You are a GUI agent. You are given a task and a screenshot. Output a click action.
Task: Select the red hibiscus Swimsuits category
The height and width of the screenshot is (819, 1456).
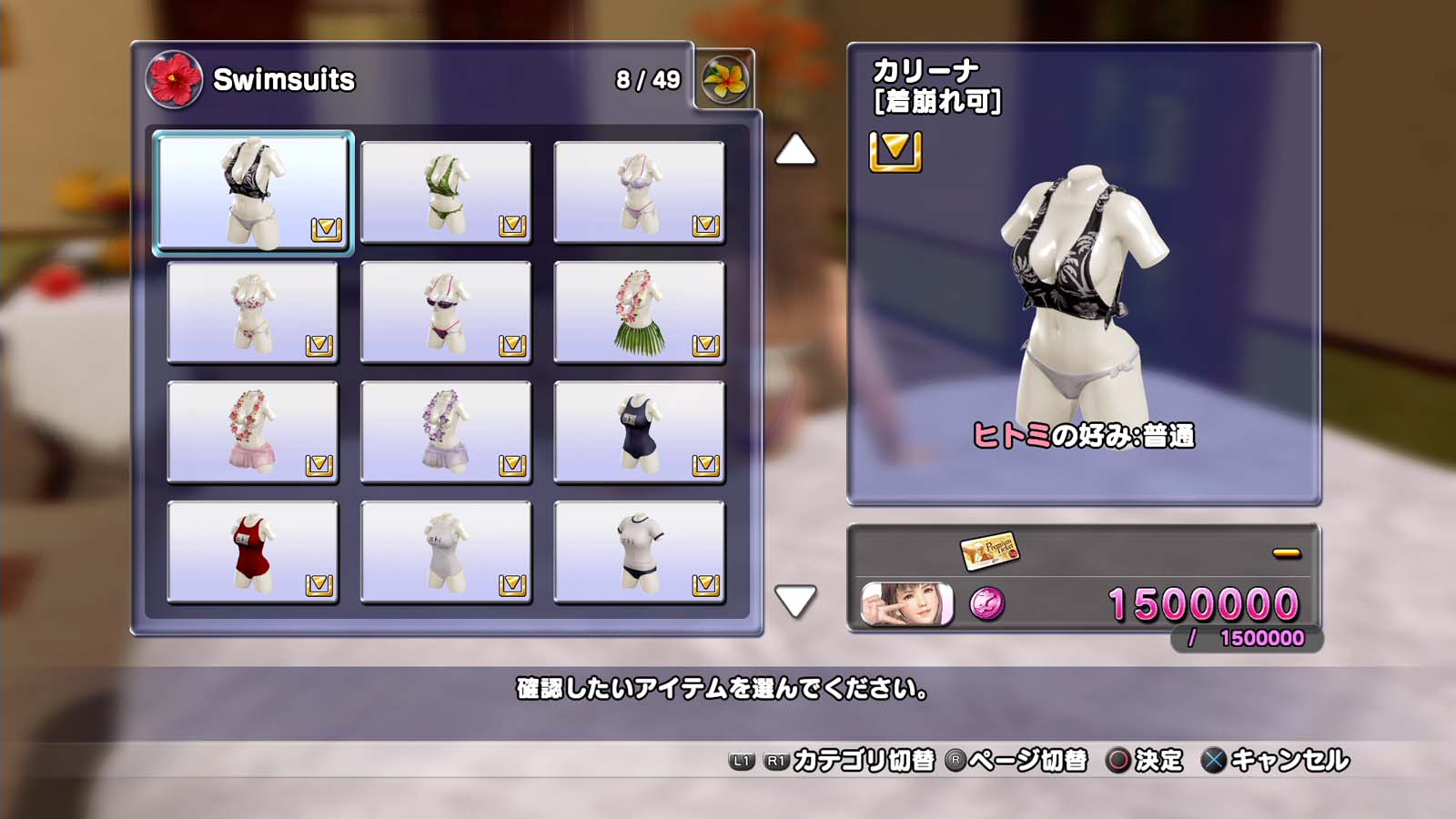[174, 80]
